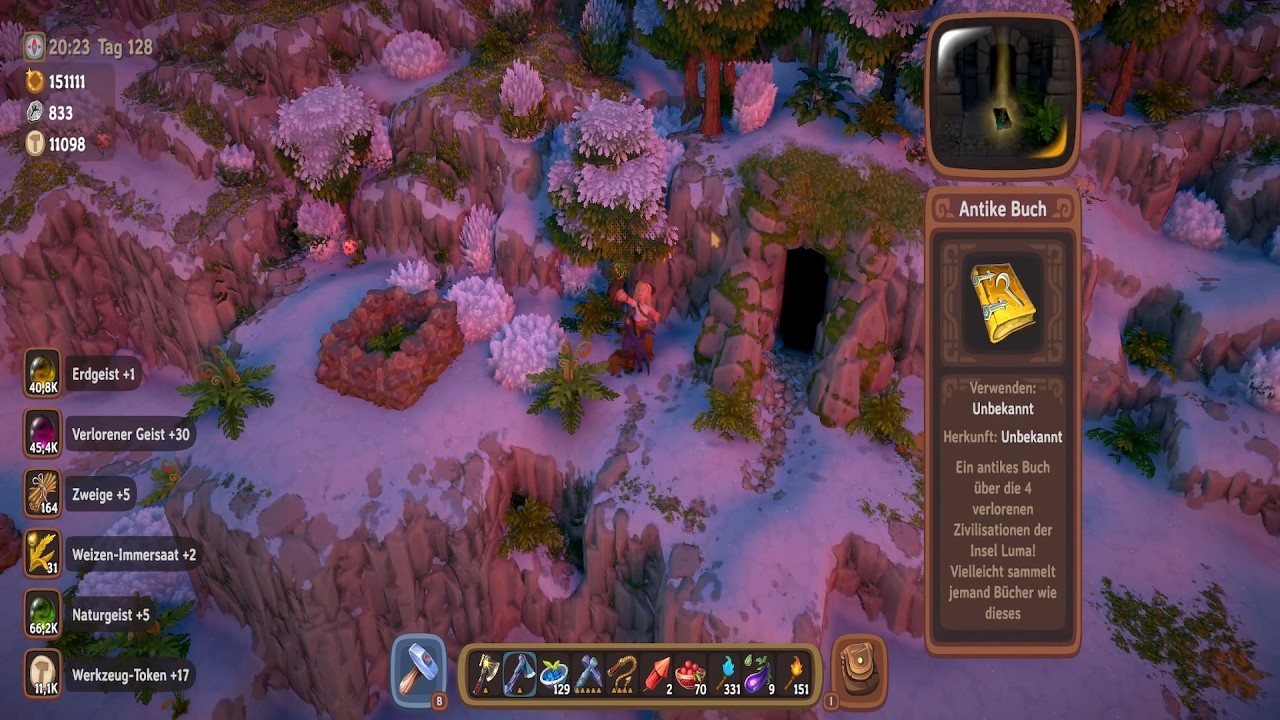Click the Verlorener Geist pickup icon

pos(43,434)
